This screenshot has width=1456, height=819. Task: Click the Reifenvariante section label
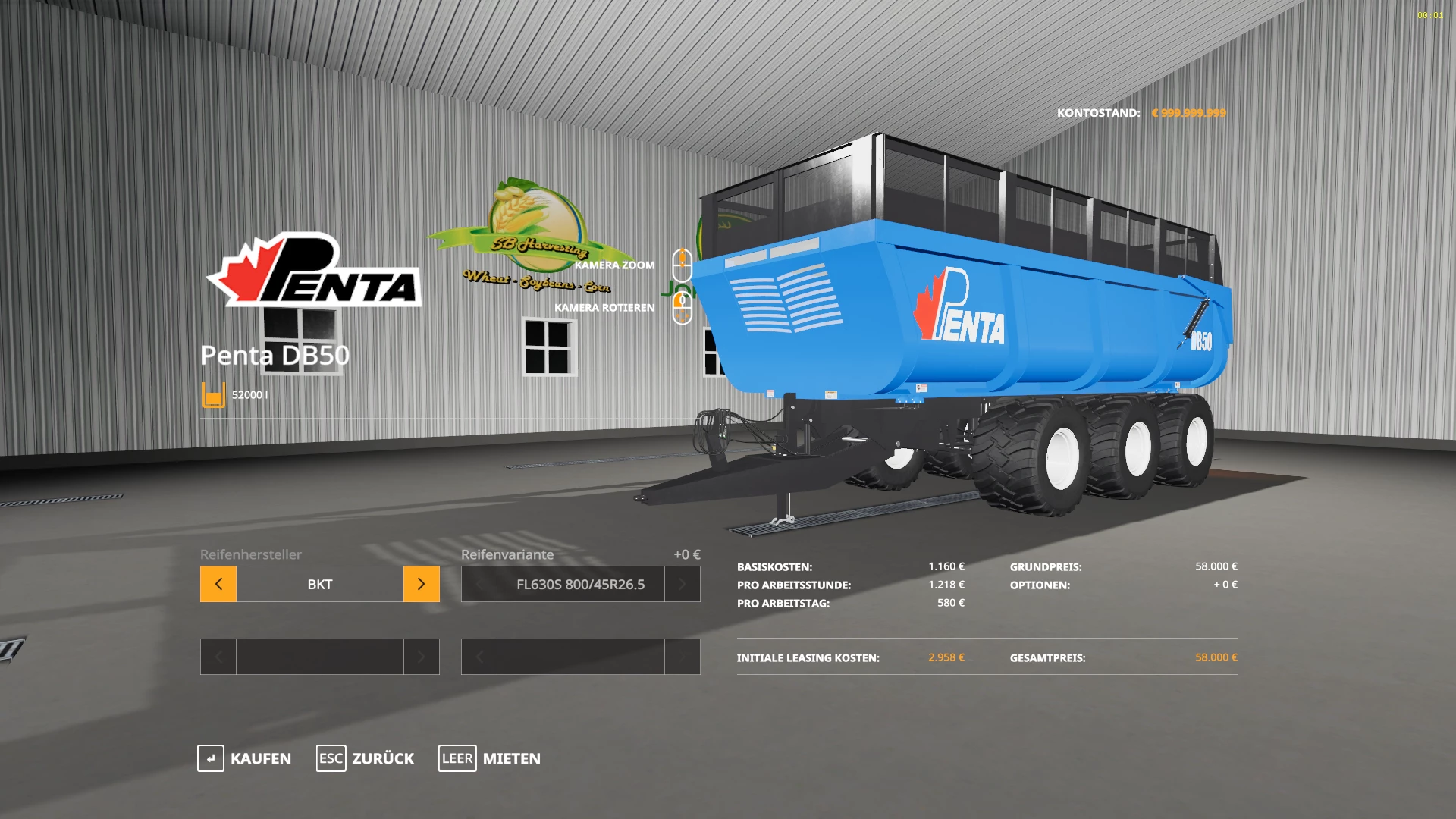[507, 554]
